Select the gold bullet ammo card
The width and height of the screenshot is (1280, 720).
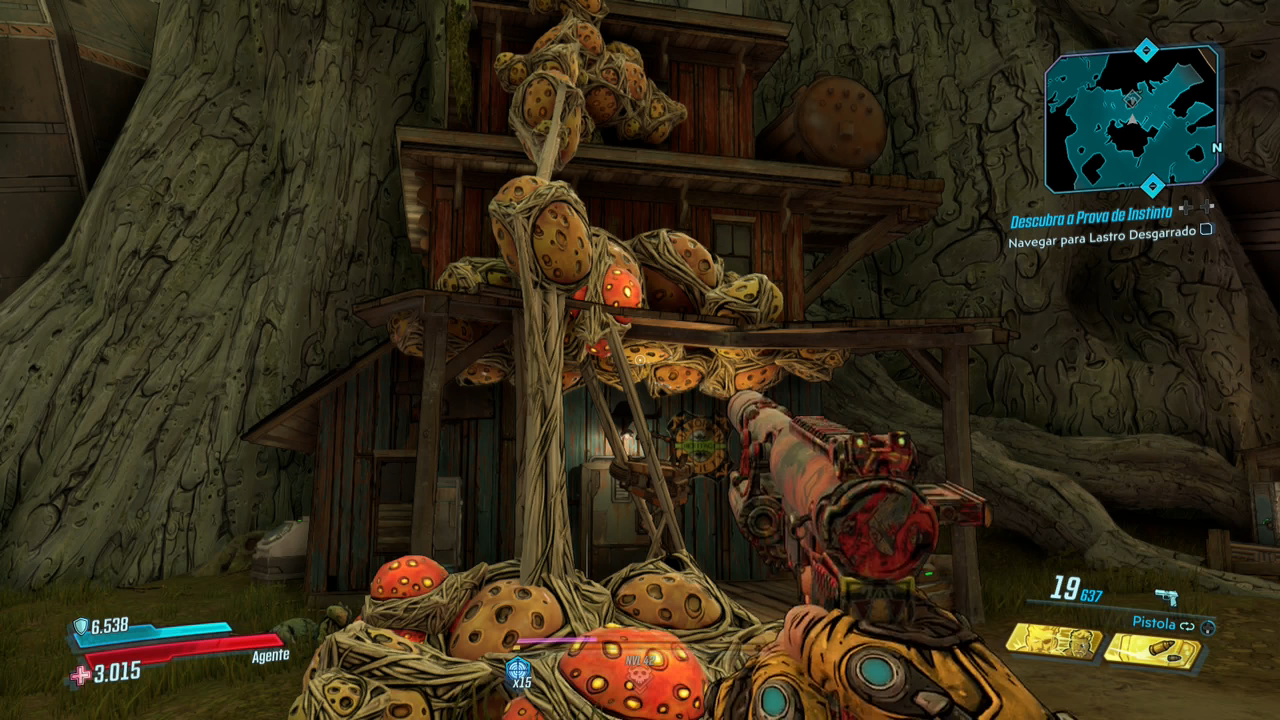(1151, 651)
